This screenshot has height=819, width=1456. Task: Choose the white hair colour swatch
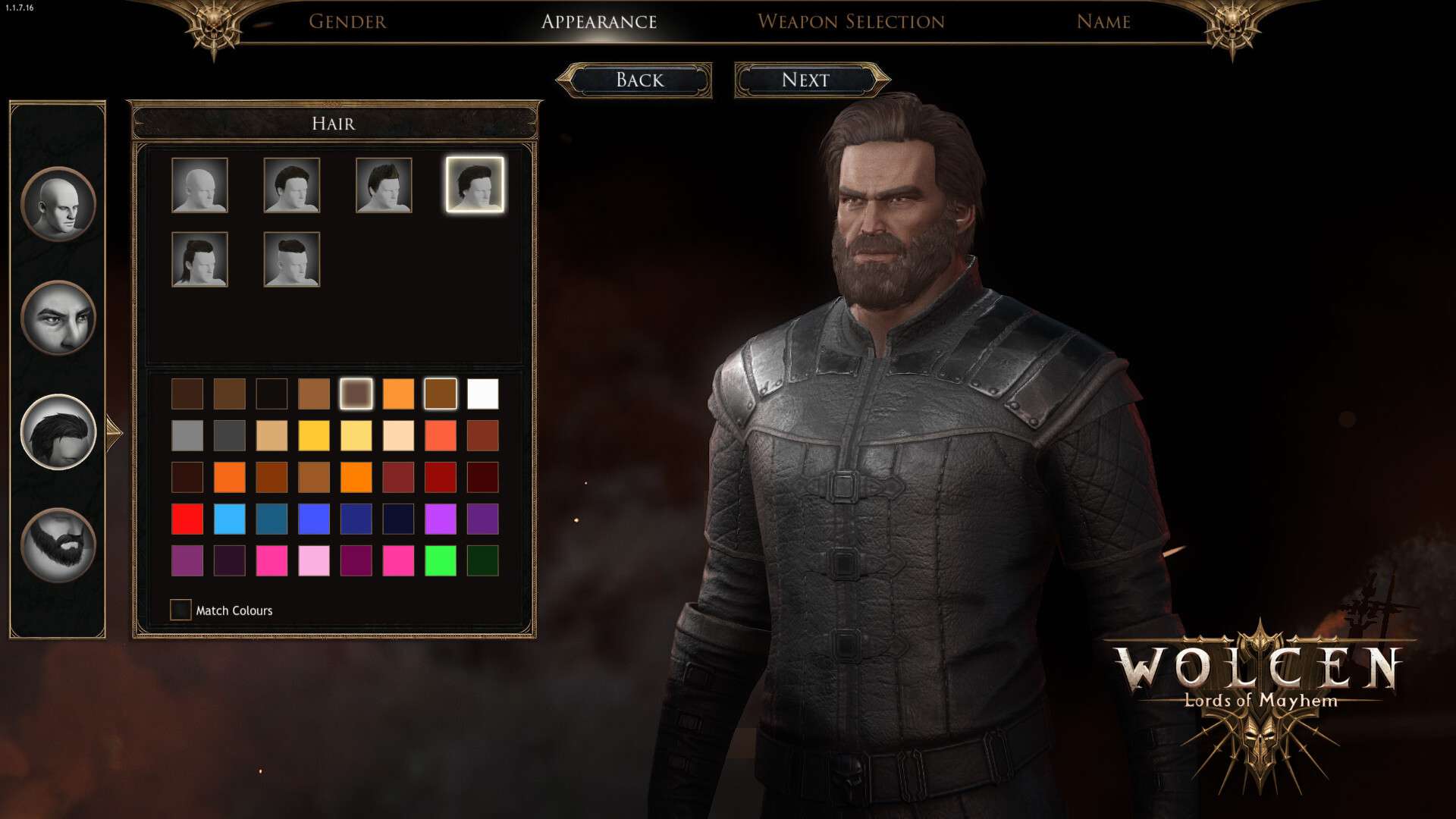tap(483, 394)
